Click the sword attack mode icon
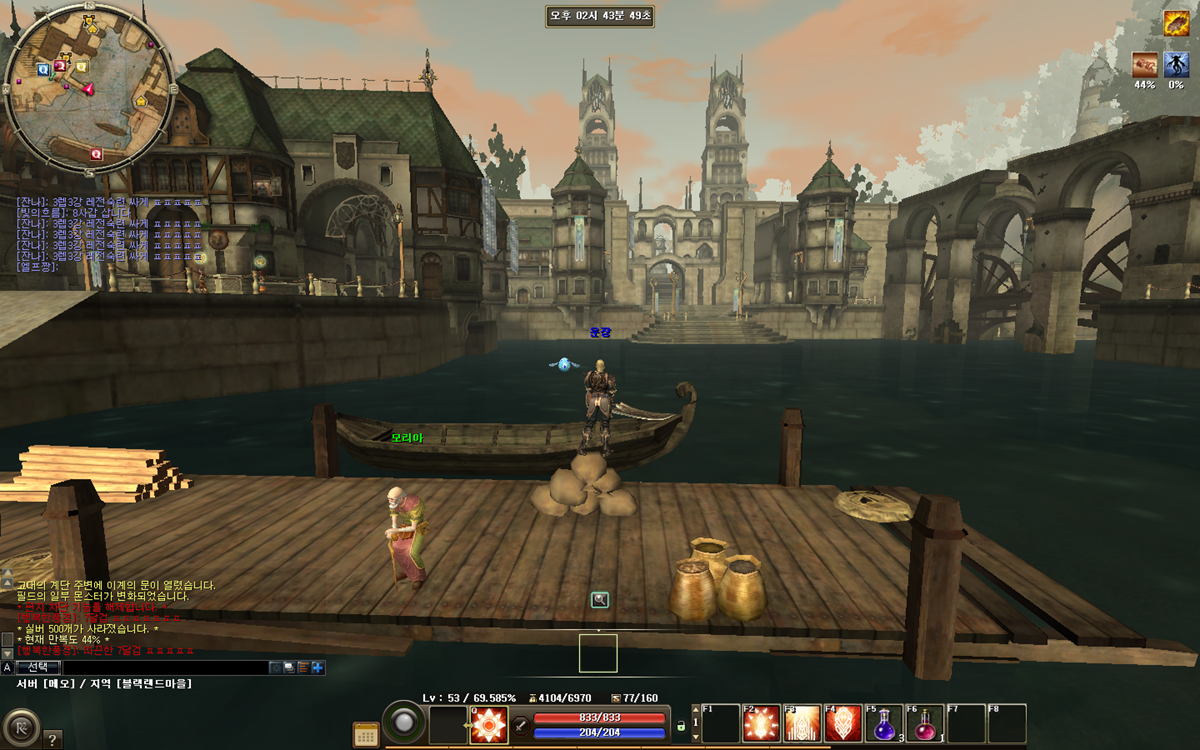 pos(521,726)
